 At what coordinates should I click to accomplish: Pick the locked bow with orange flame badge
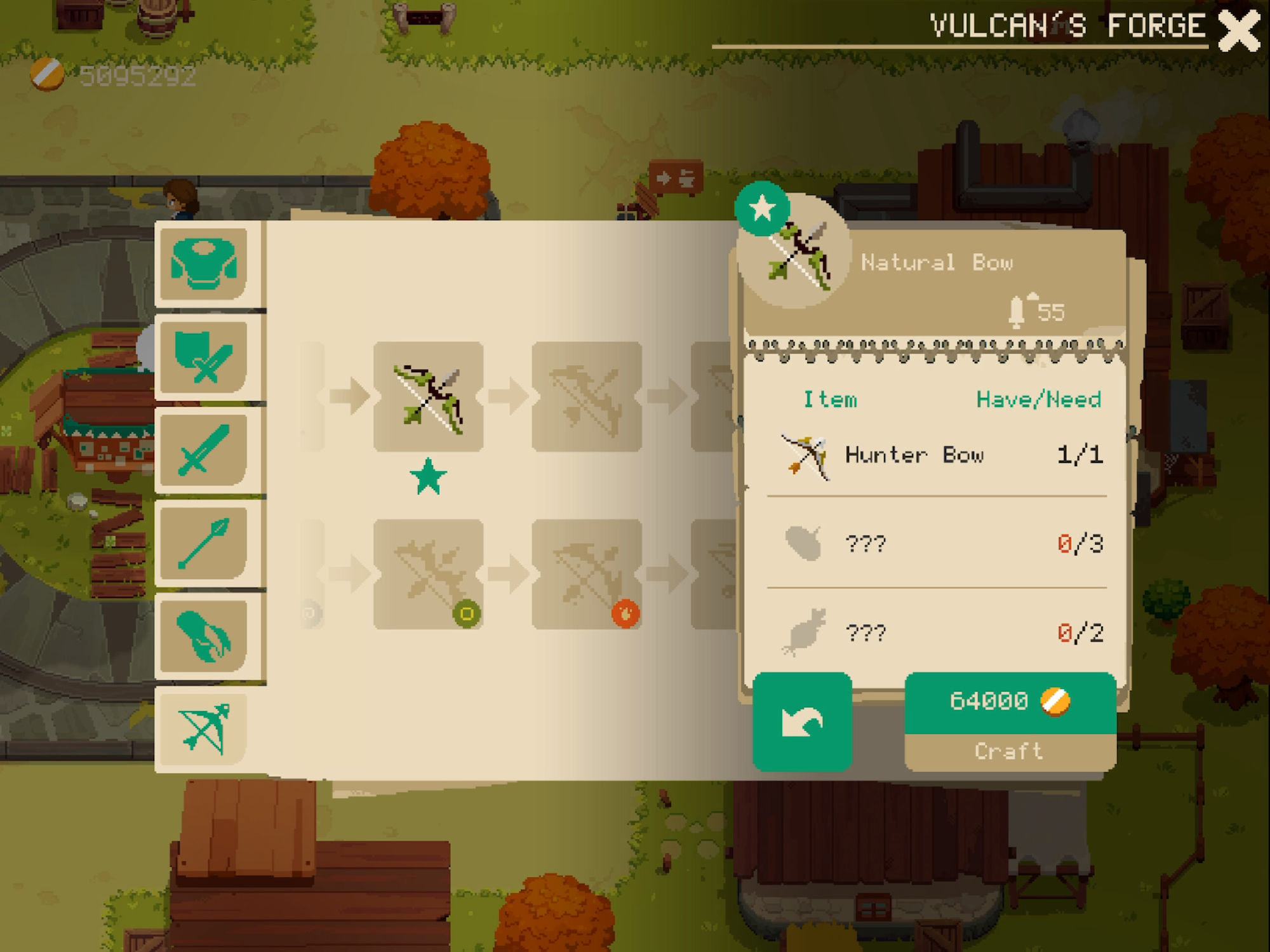[x=587, y=574]
